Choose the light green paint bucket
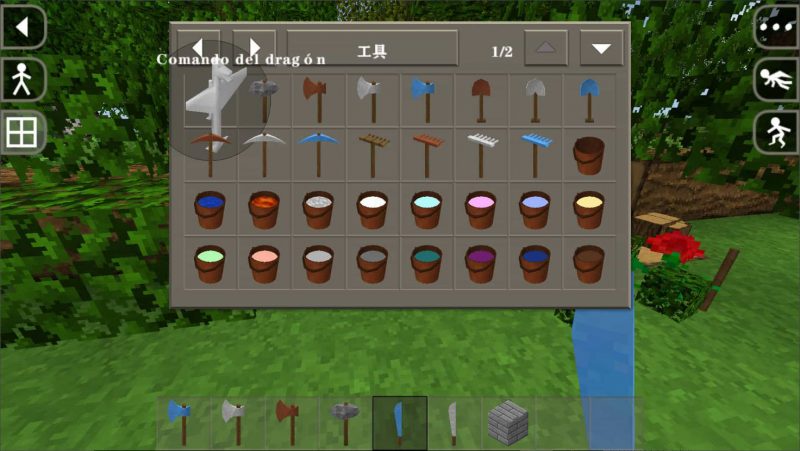800x451 pixels. pos(210,263)
